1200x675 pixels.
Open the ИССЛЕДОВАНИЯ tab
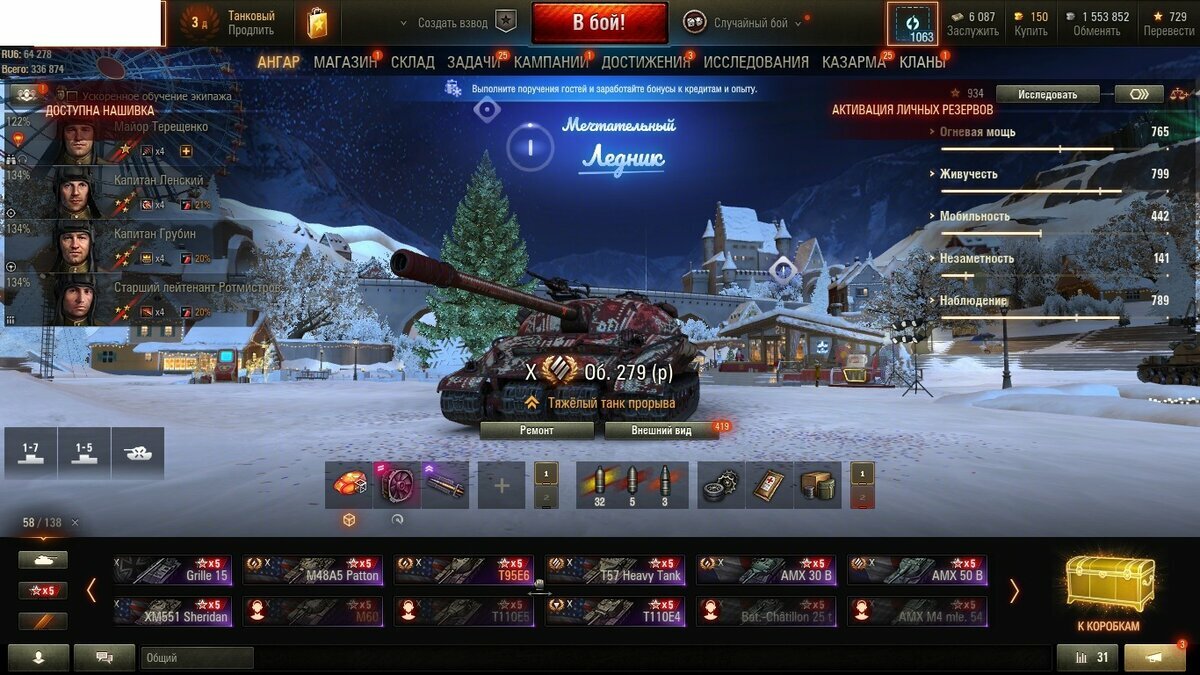coord(756,62)
